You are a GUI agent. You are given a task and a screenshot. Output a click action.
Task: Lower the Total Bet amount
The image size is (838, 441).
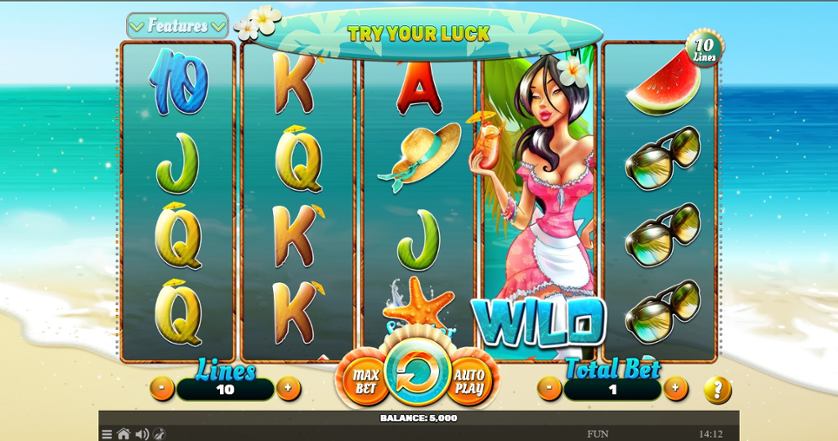pos(548,388)
